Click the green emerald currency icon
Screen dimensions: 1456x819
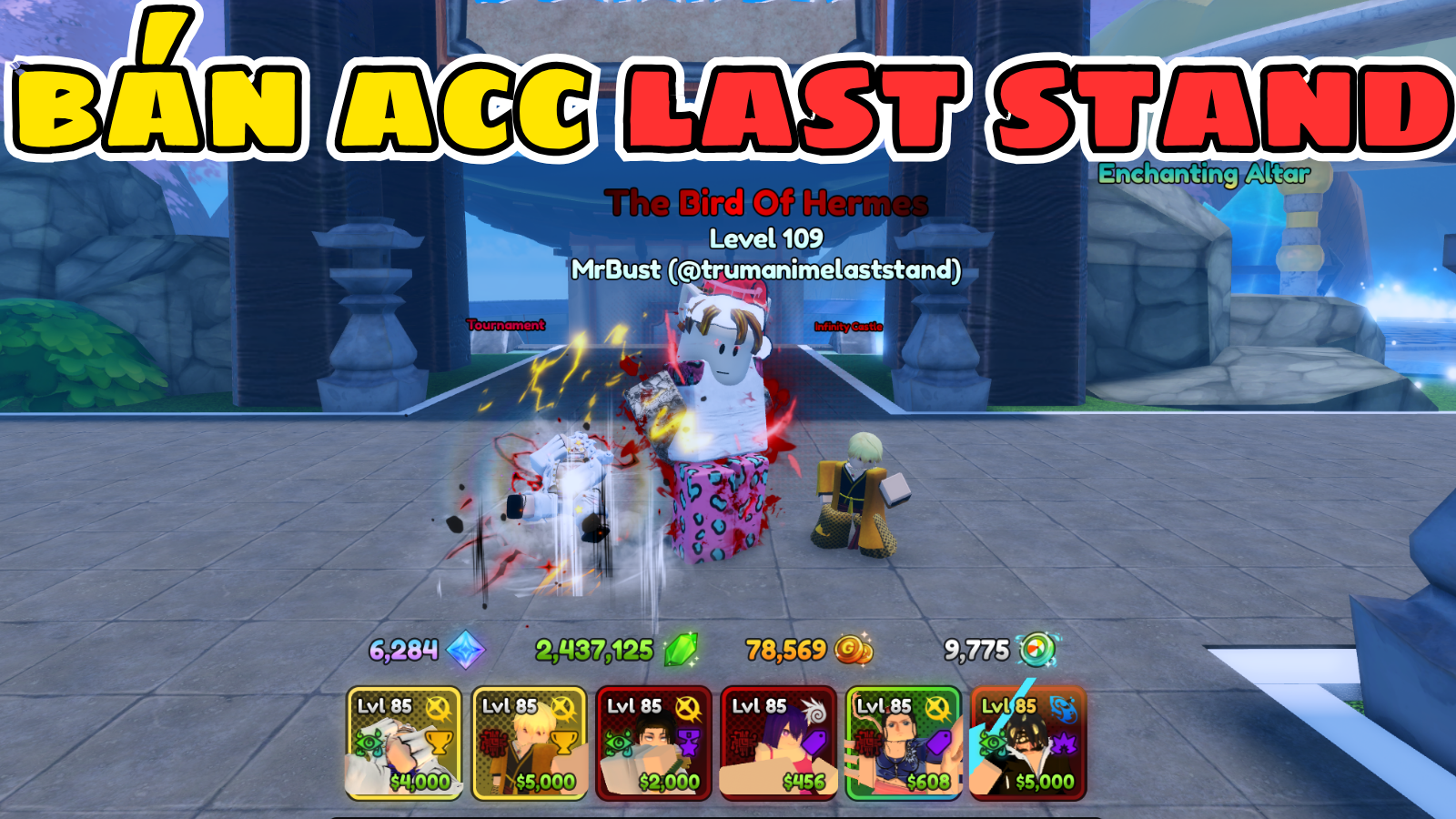(x=682, y=649)
